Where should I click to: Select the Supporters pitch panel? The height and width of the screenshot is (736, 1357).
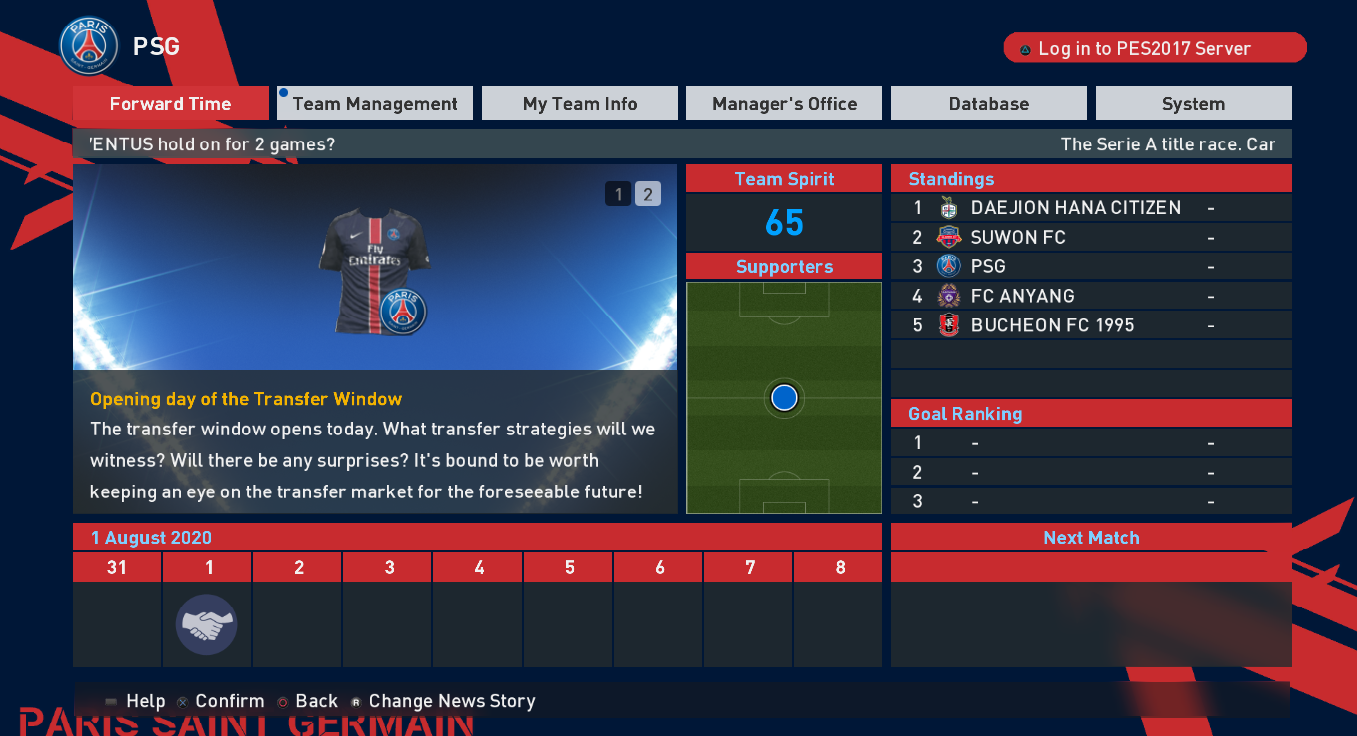coord(784,398)
